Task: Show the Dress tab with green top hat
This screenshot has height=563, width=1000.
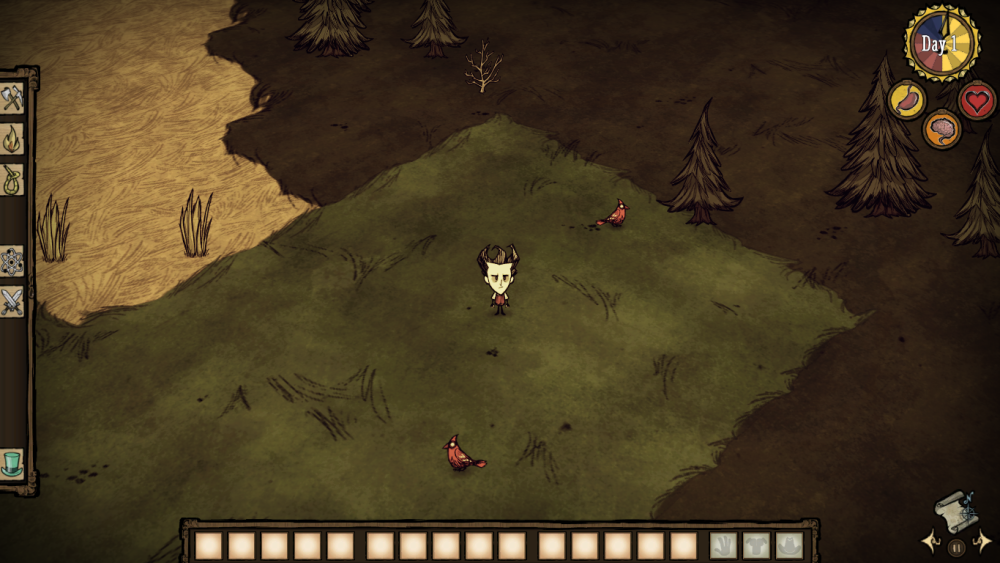Action: (12, 464)
